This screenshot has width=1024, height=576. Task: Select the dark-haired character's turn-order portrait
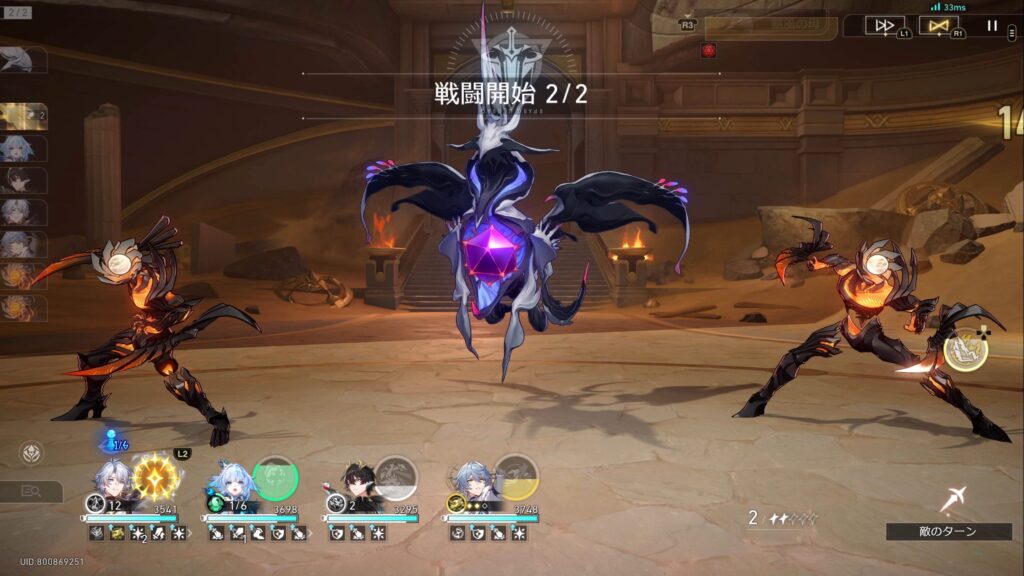click(x=24, y=180)
